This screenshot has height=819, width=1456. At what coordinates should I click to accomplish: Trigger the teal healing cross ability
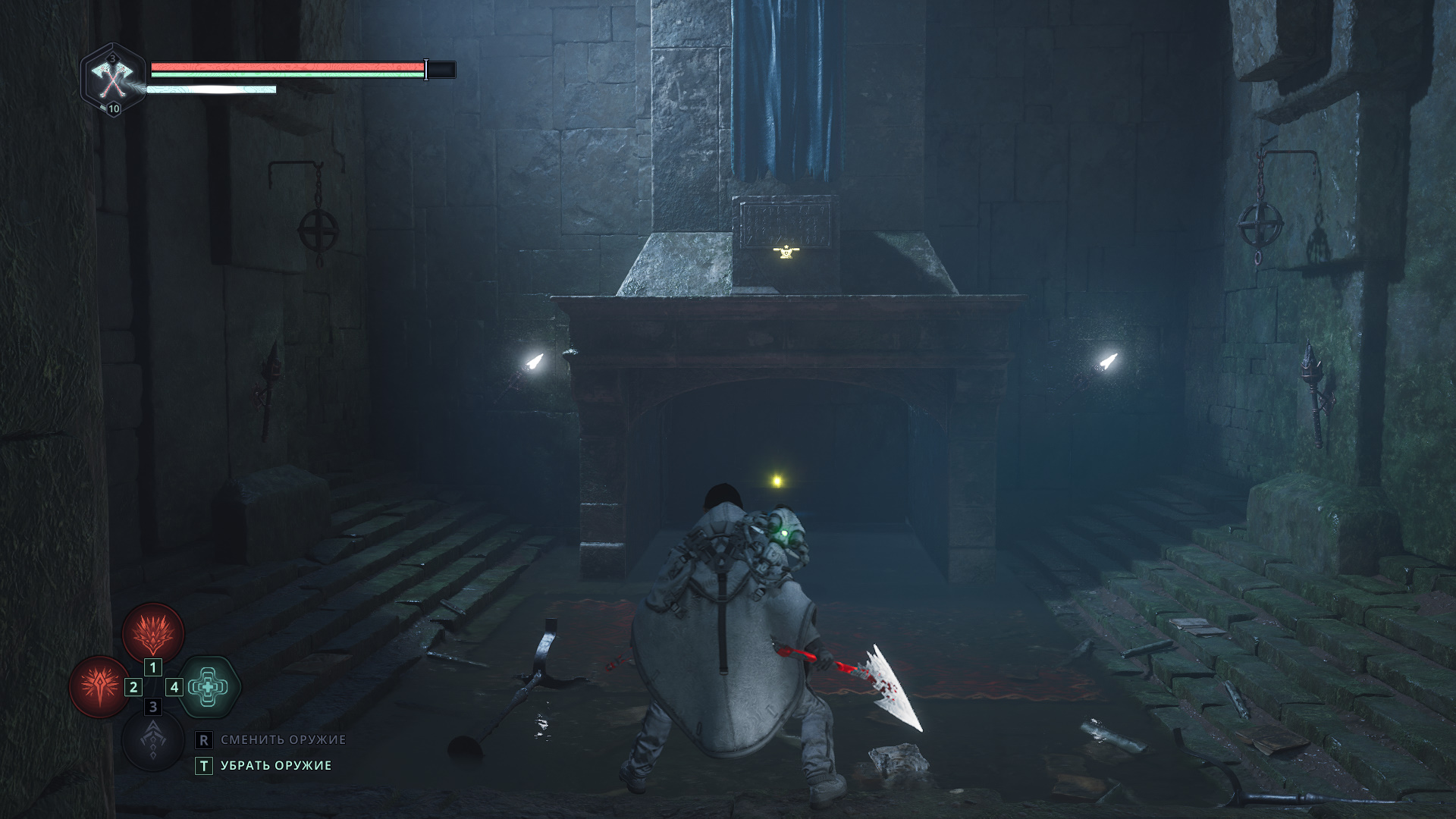pos(209,687)
